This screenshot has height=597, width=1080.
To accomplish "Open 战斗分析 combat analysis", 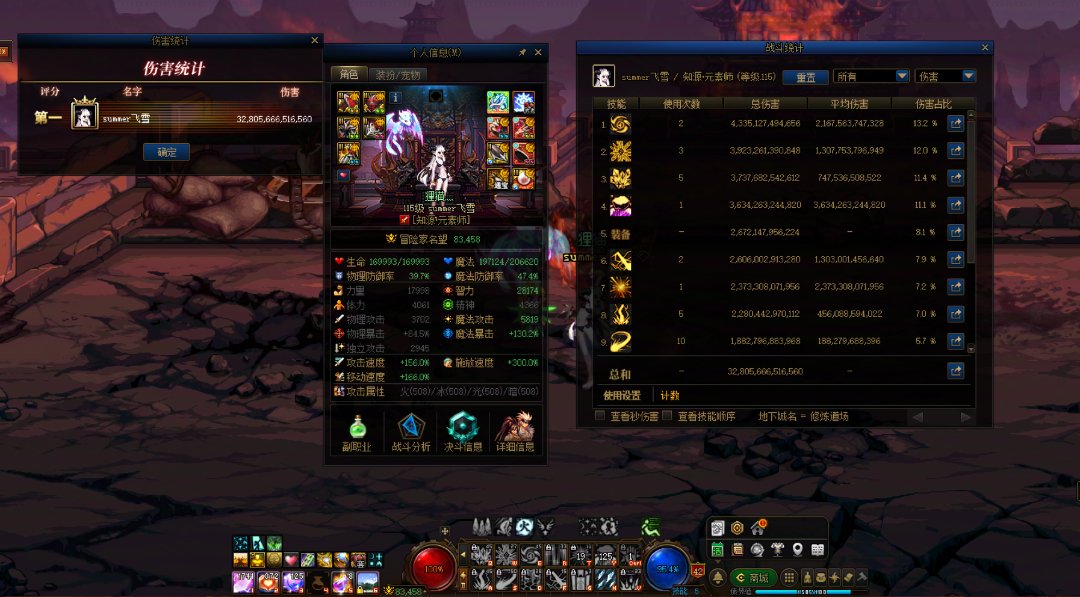I will [x=411, y=433].
